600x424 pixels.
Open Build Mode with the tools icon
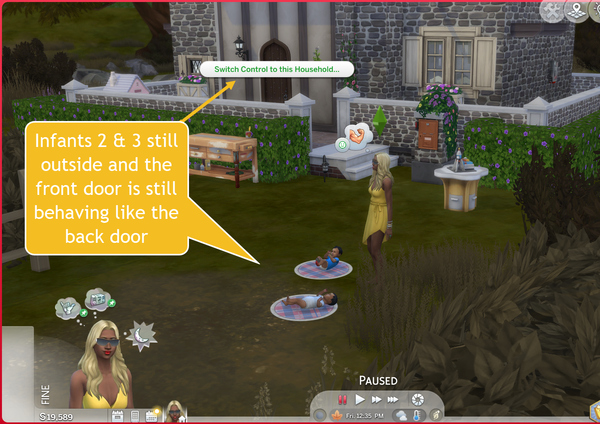[553, 11]
